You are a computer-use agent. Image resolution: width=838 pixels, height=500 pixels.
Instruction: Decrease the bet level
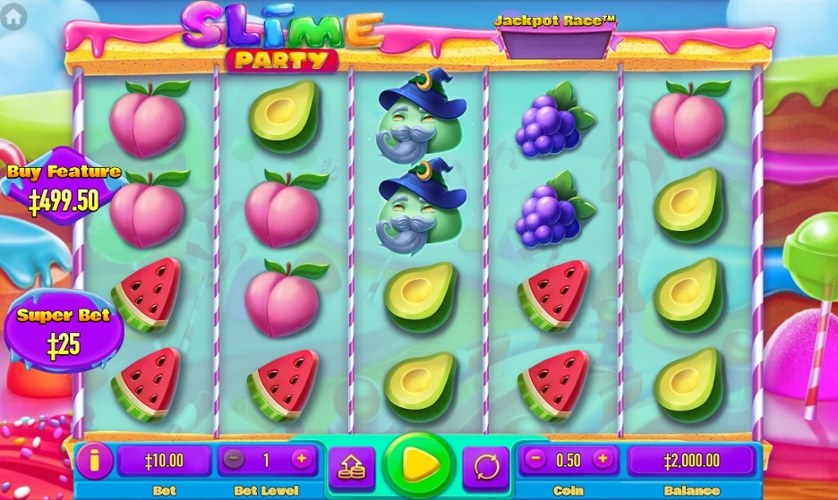pos(234,460)
